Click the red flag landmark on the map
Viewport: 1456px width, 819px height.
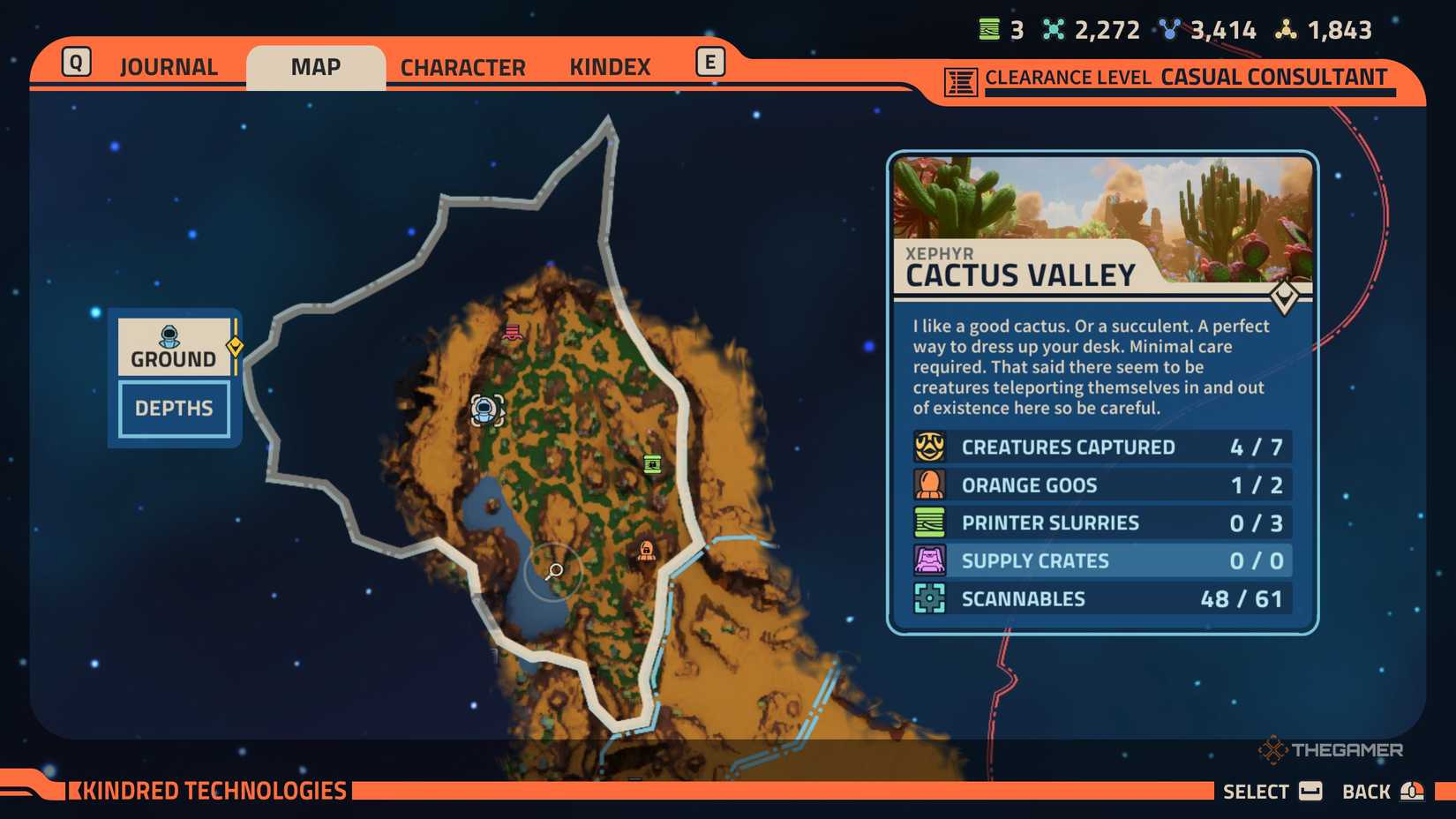click(x=512, y=331)
